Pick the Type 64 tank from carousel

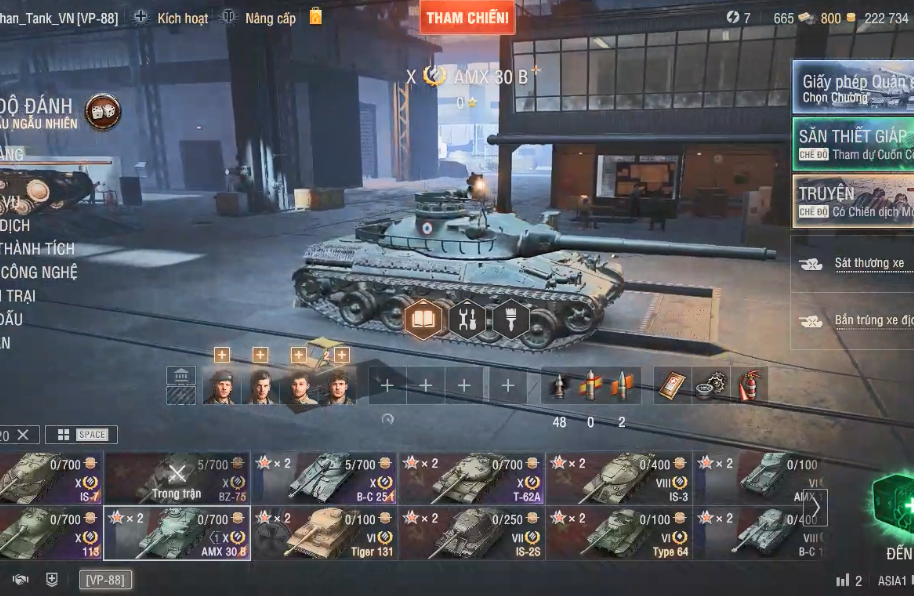pos(619,533)
